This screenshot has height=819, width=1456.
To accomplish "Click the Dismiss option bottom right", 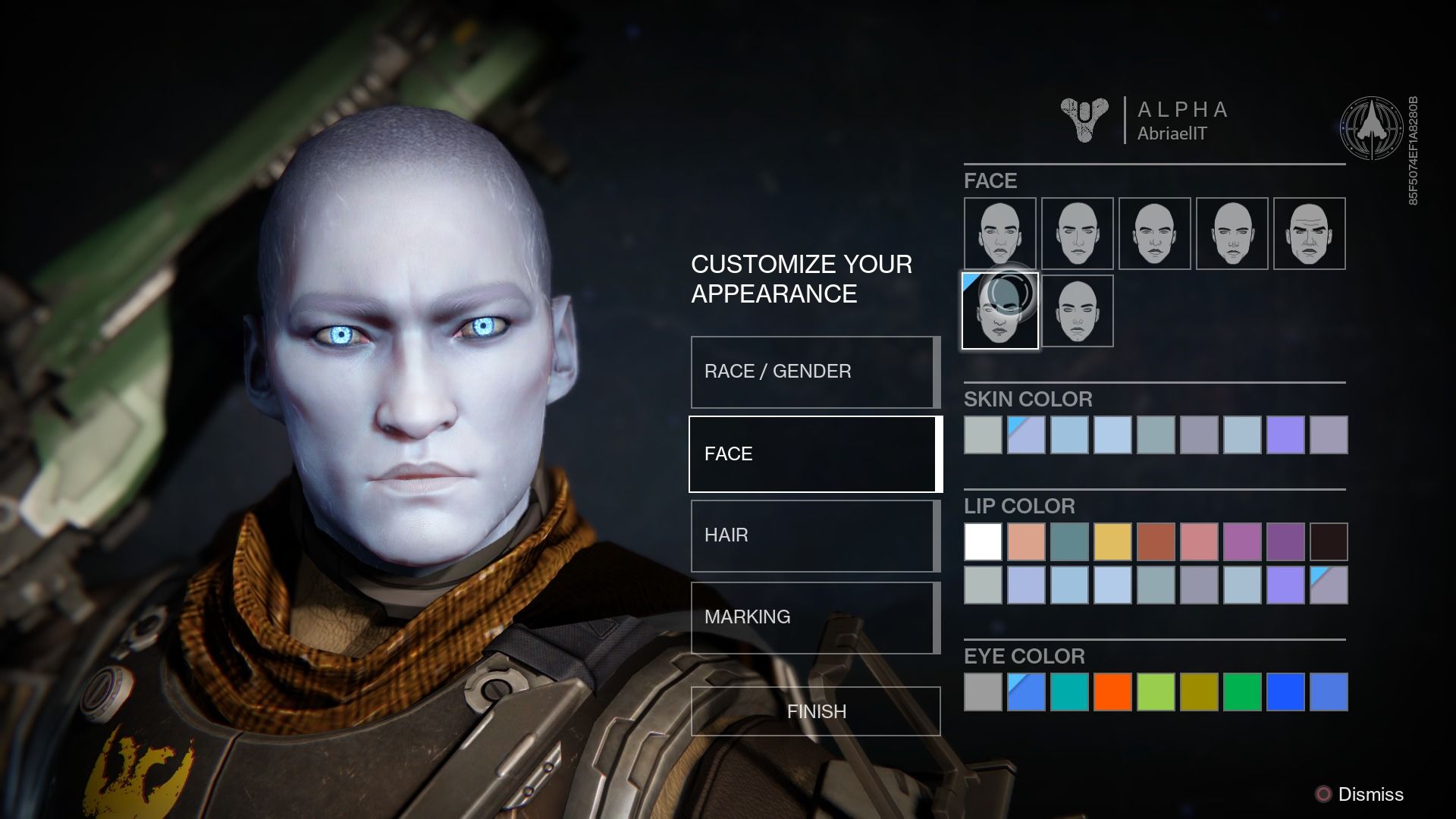I will click(1371, 795).
